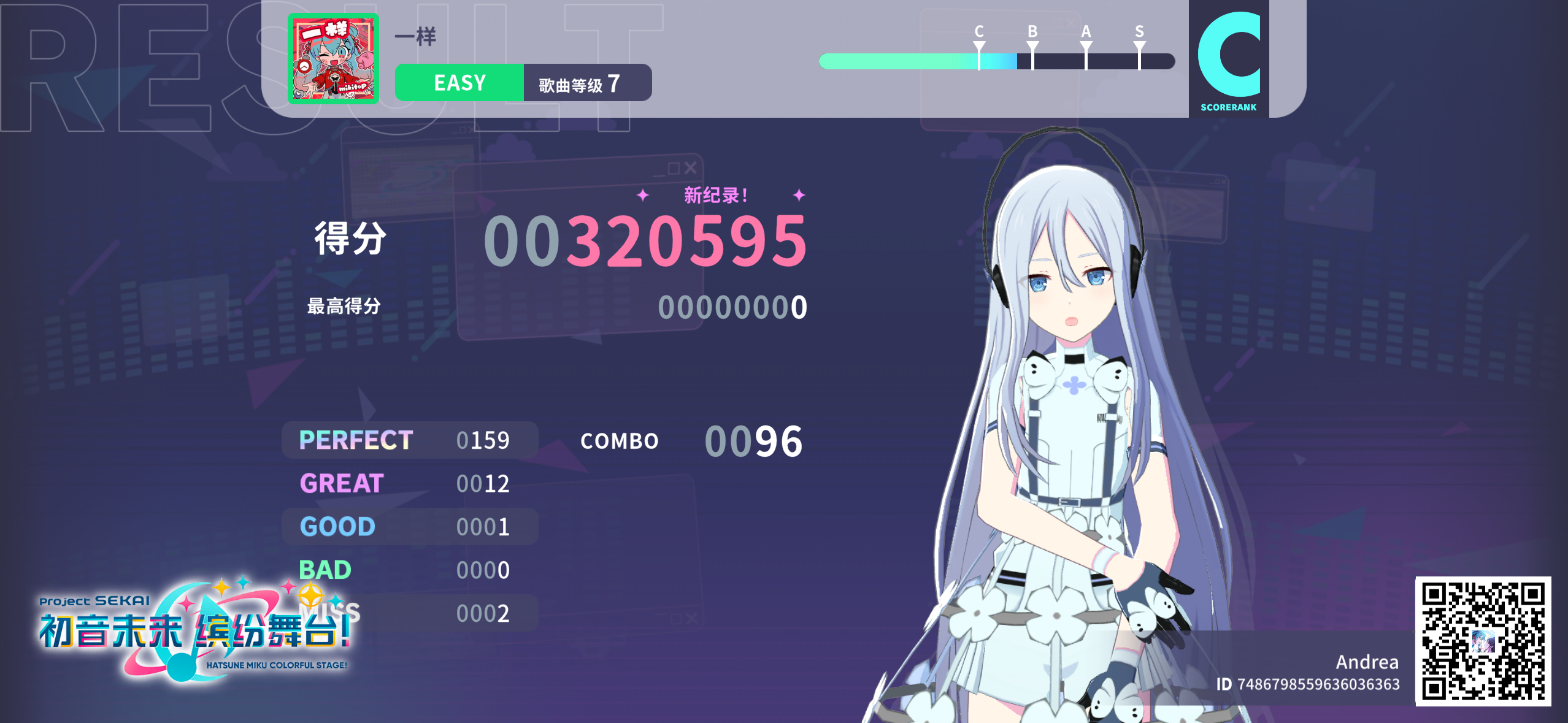The image size is (1568, 723).
Task: Click the 一样 song jacket thumbnail
Action: (x=334, y=58)
